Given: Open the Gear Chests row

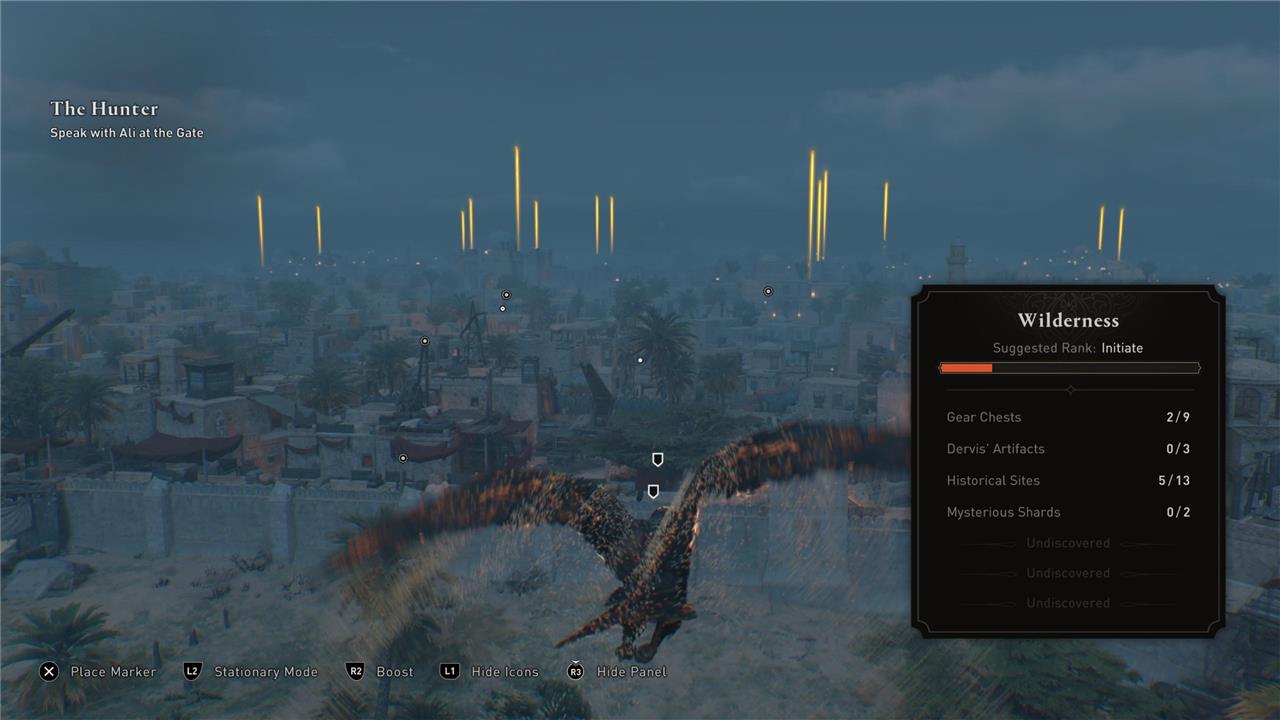Looking at the screenshot, I should (1068, 417).
